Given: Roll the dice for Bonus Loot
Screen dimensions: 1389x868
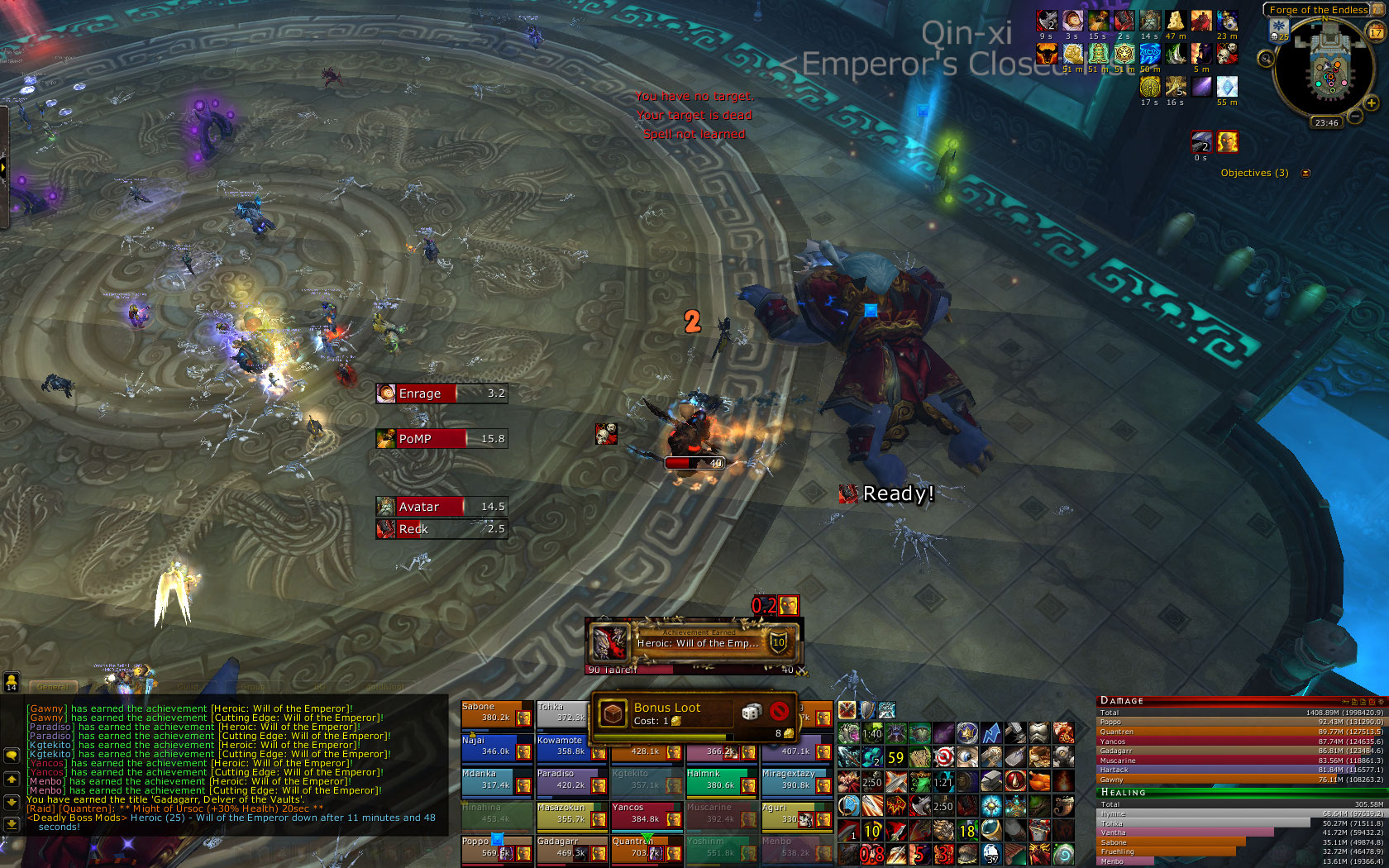Looking at the screenshot, I should (x=751, y=712).
